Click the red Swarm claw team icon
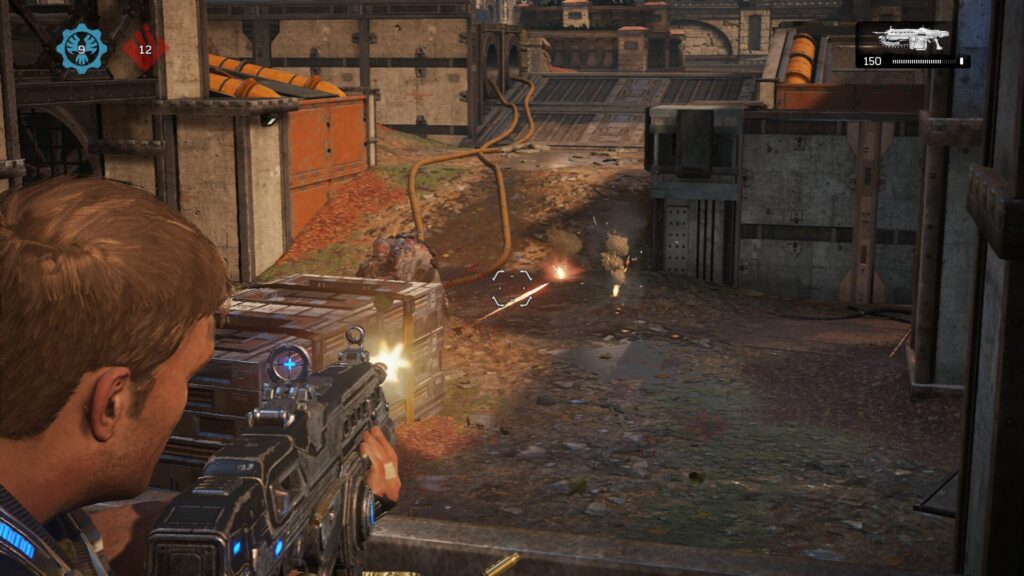The image size is (1024, 576). [x=145, y=48]
